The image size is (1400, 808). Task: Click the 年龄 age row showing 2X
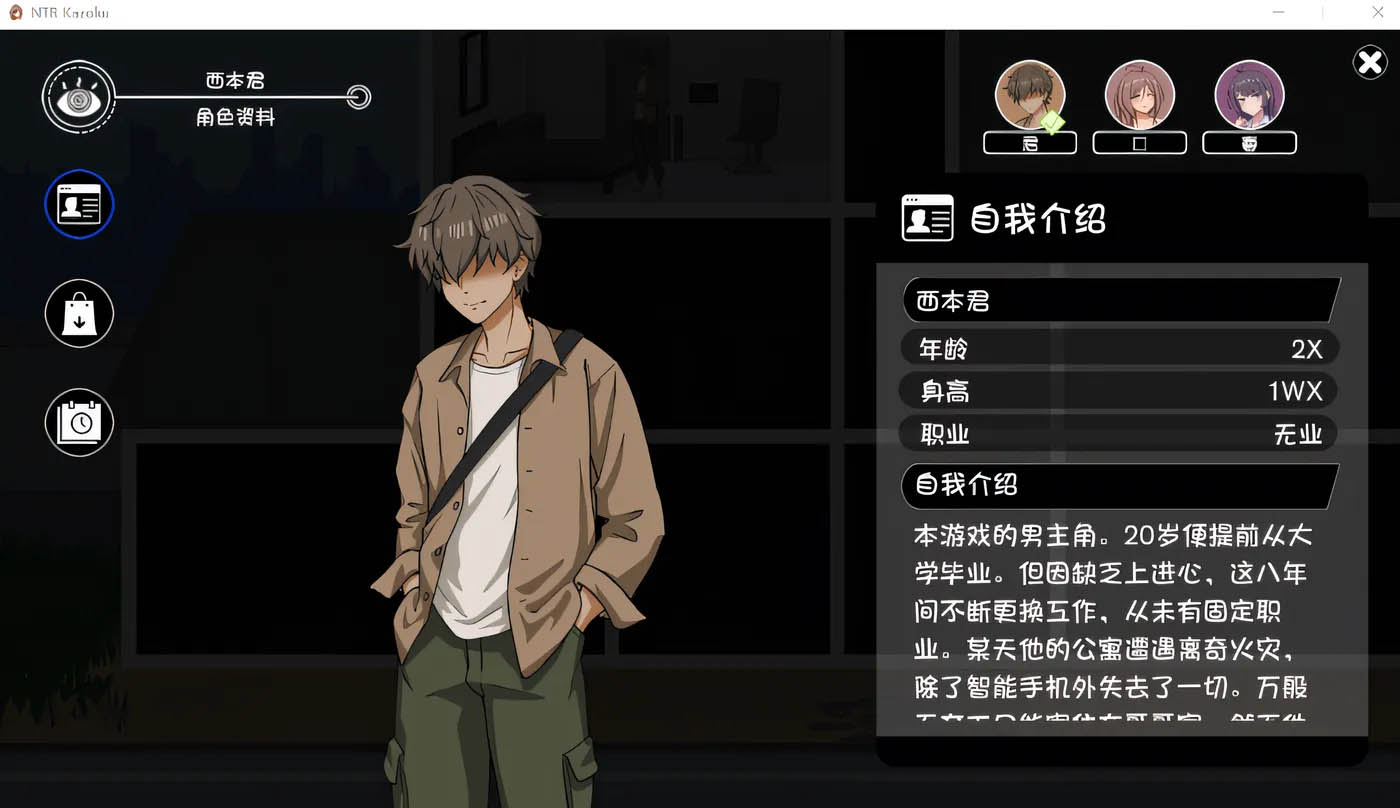(x=1118, y=348)
